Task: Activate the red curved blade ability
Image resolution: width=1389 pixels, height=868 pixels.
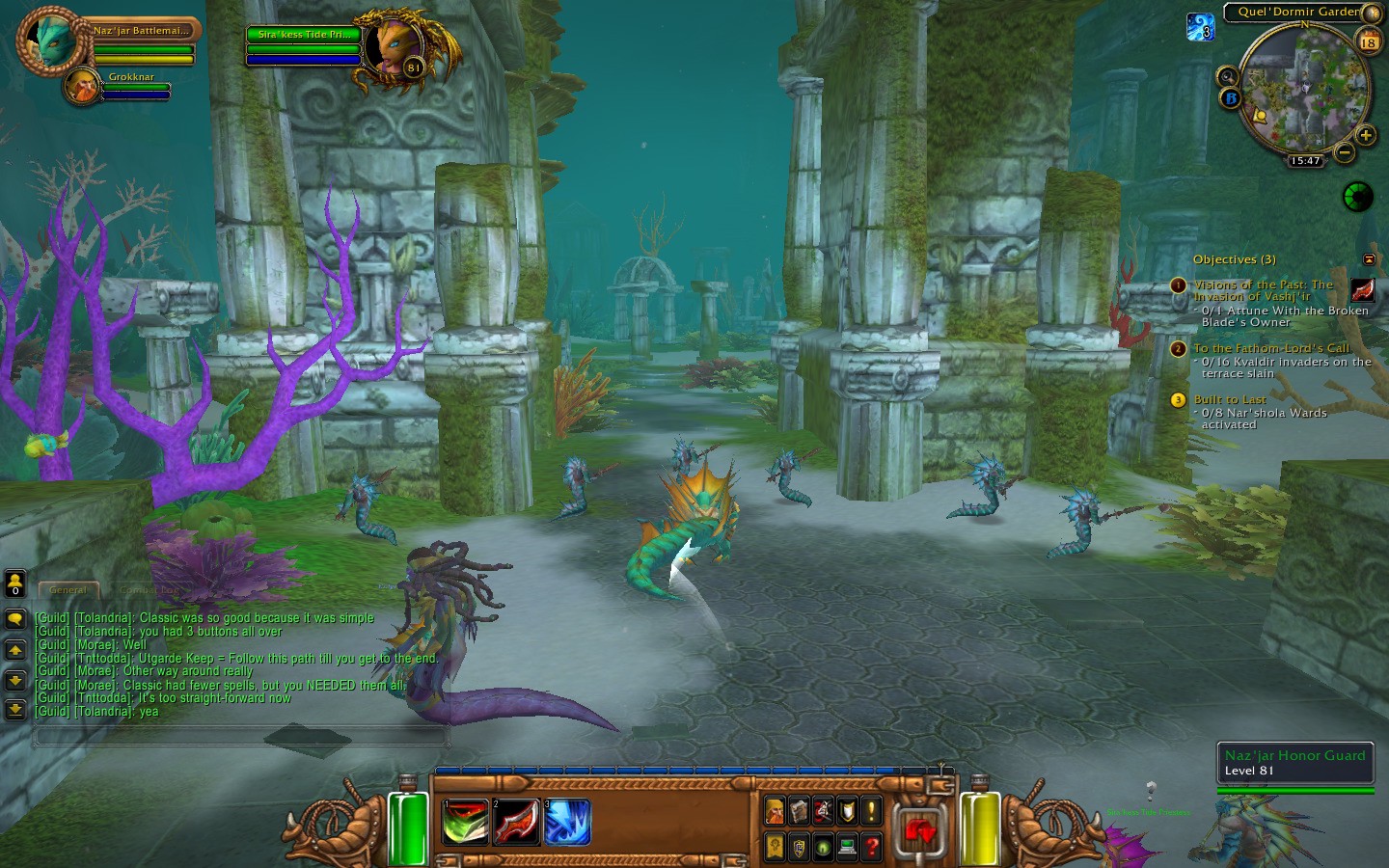Action: click(516, 823)
